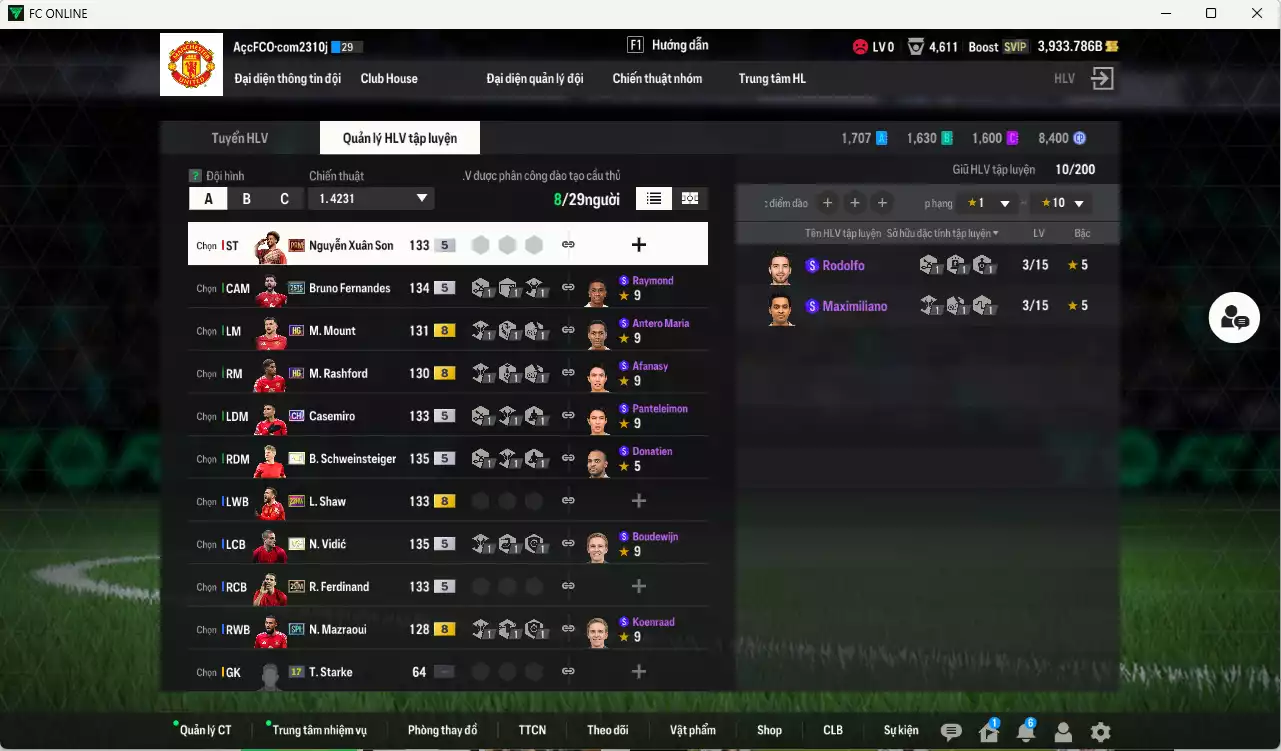Screen dimensions: 1281x751
Task: Click the gift box icon in the bottom bar
Action: point(987,731)
